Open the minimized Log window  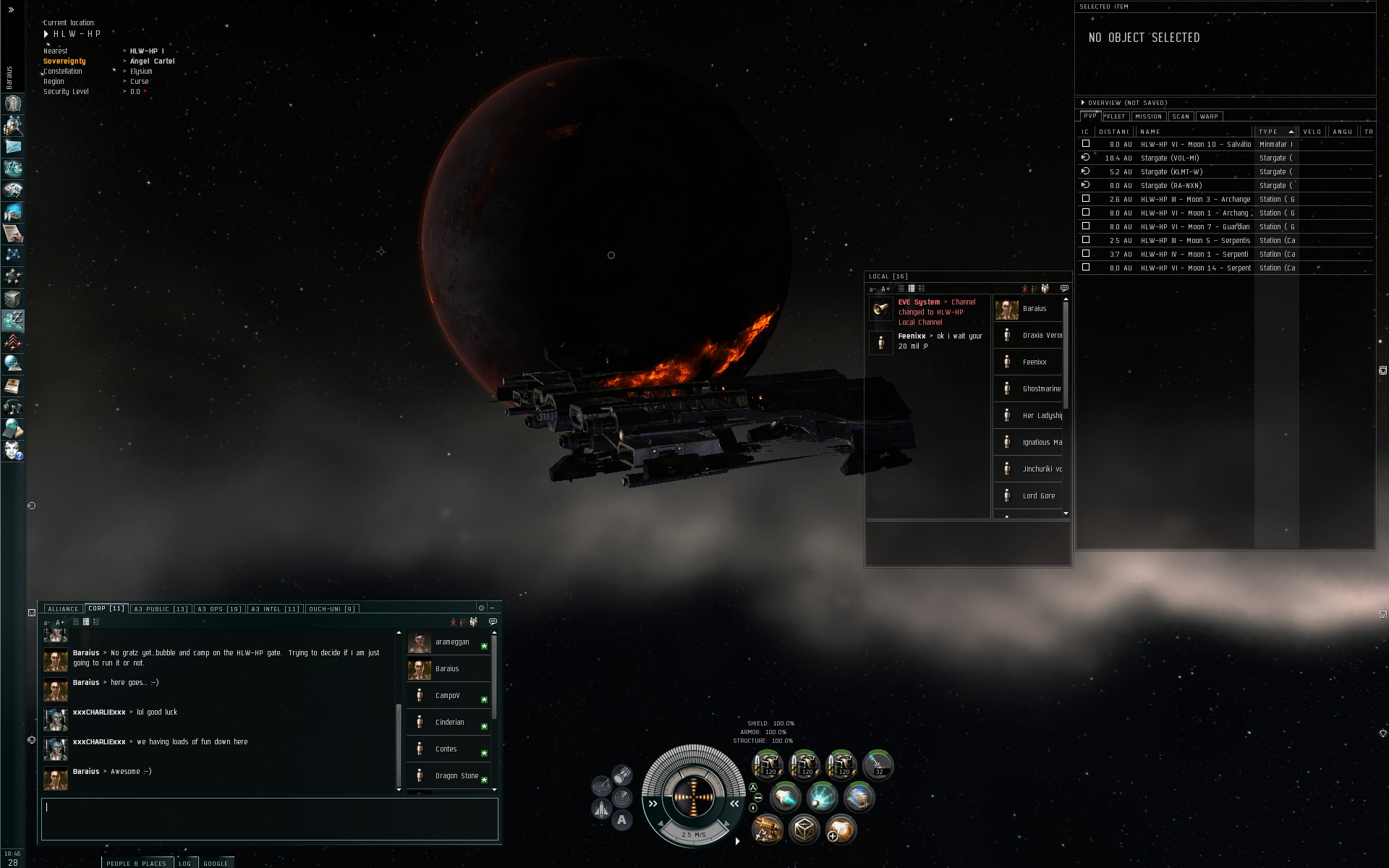click(185, 863)
